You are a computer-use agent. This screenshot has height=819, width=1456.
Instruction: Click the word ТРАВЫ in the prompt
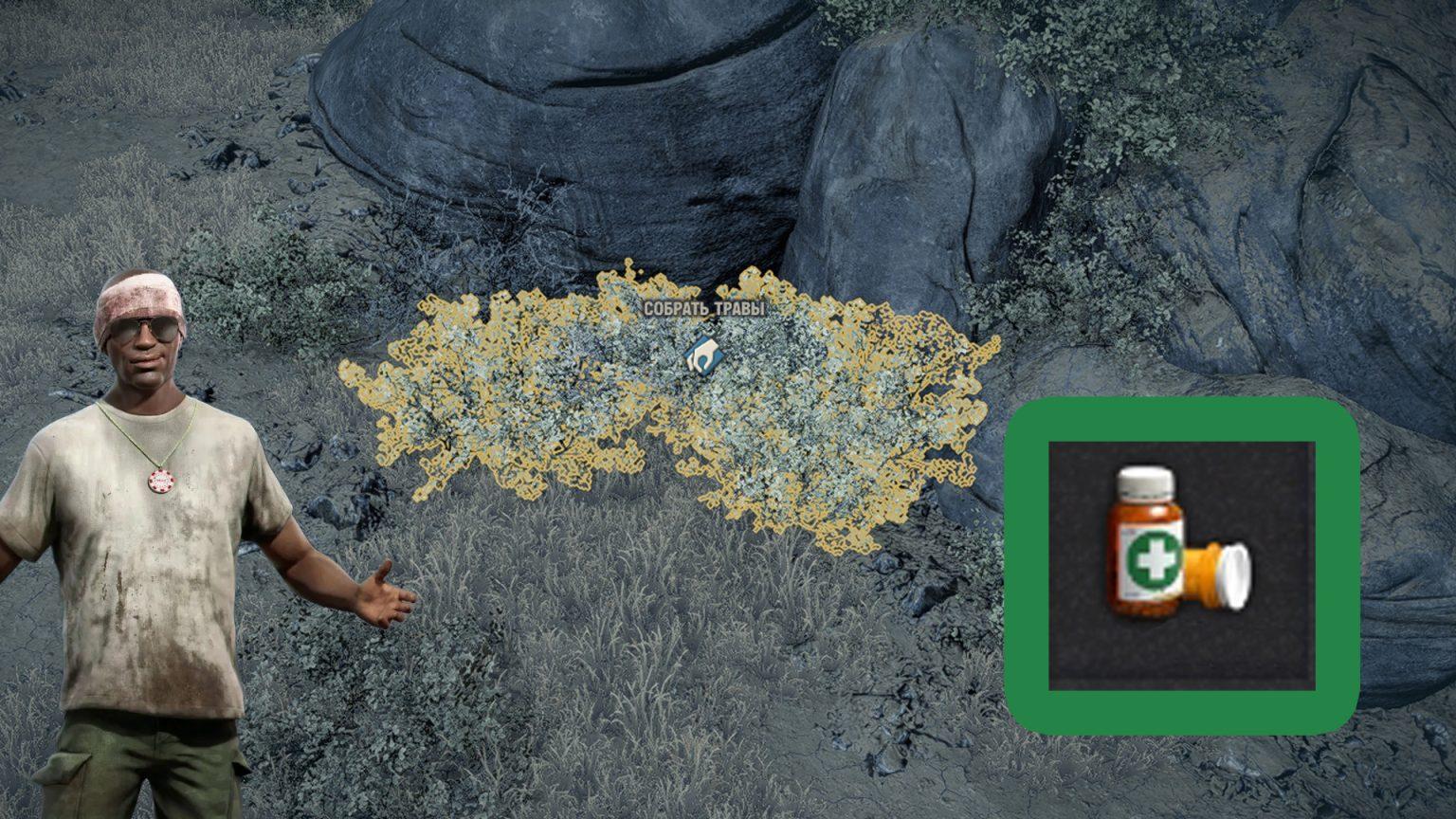coord(741,309)
